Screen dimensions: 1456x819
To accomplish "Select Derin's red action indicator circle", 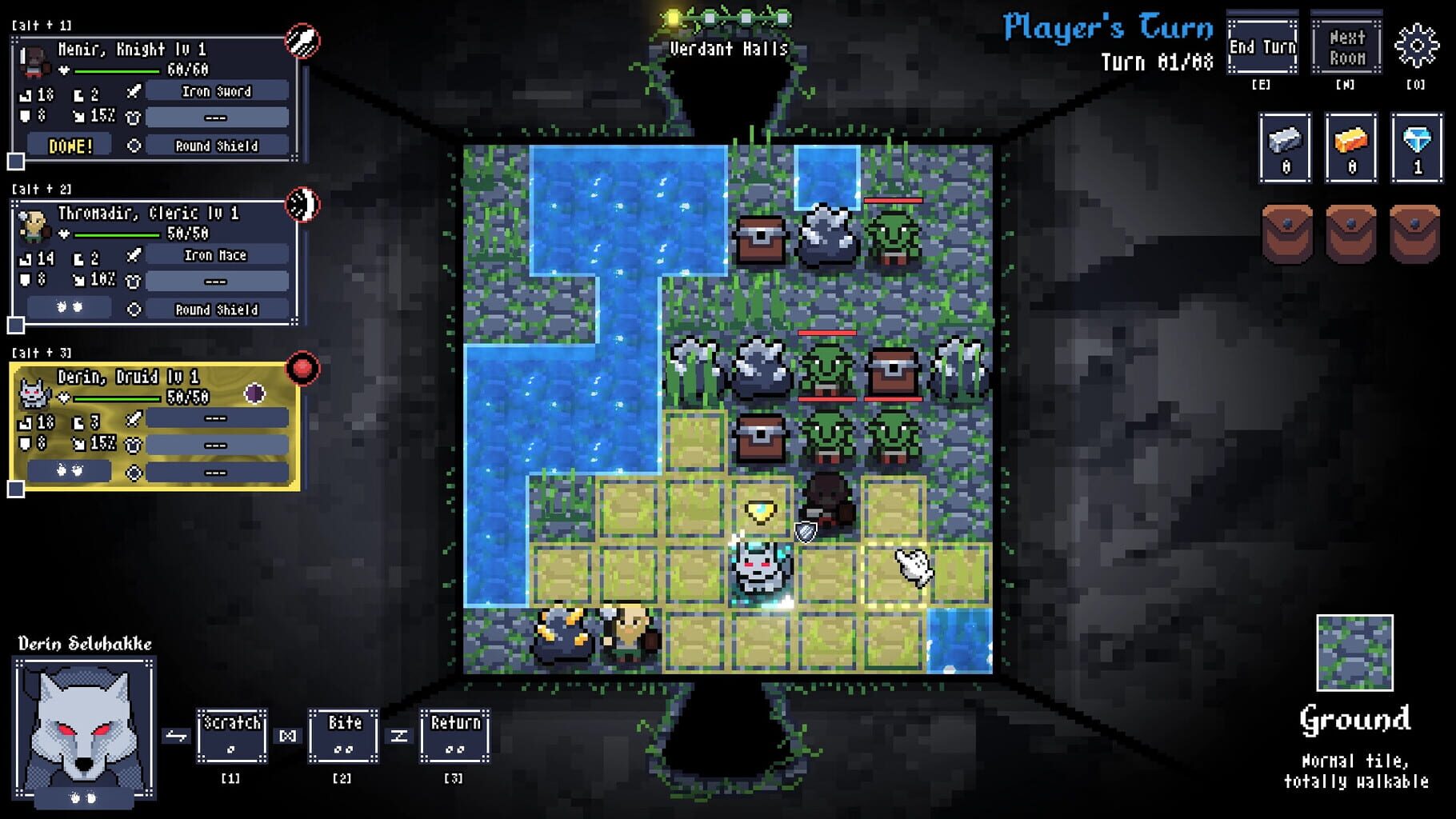I will pyautogui.click(x=302, y=369).
